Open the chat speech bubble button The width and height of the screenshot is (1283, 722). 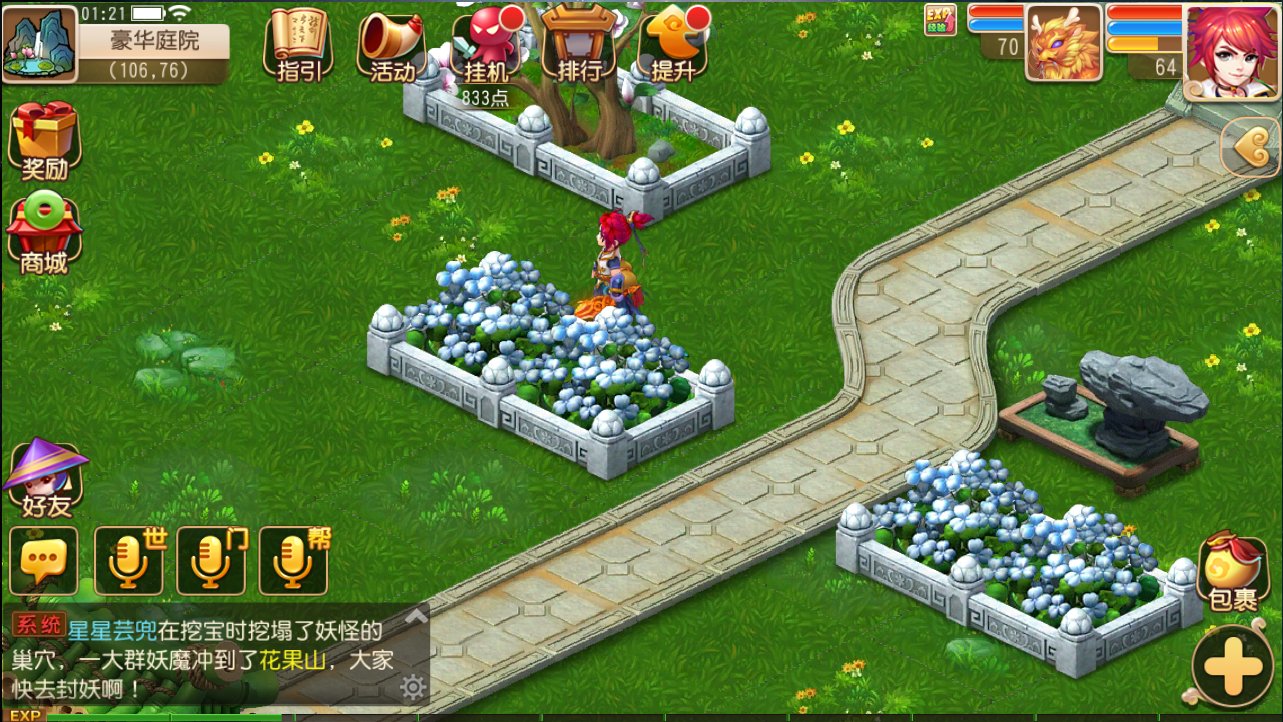pos(43,562)
